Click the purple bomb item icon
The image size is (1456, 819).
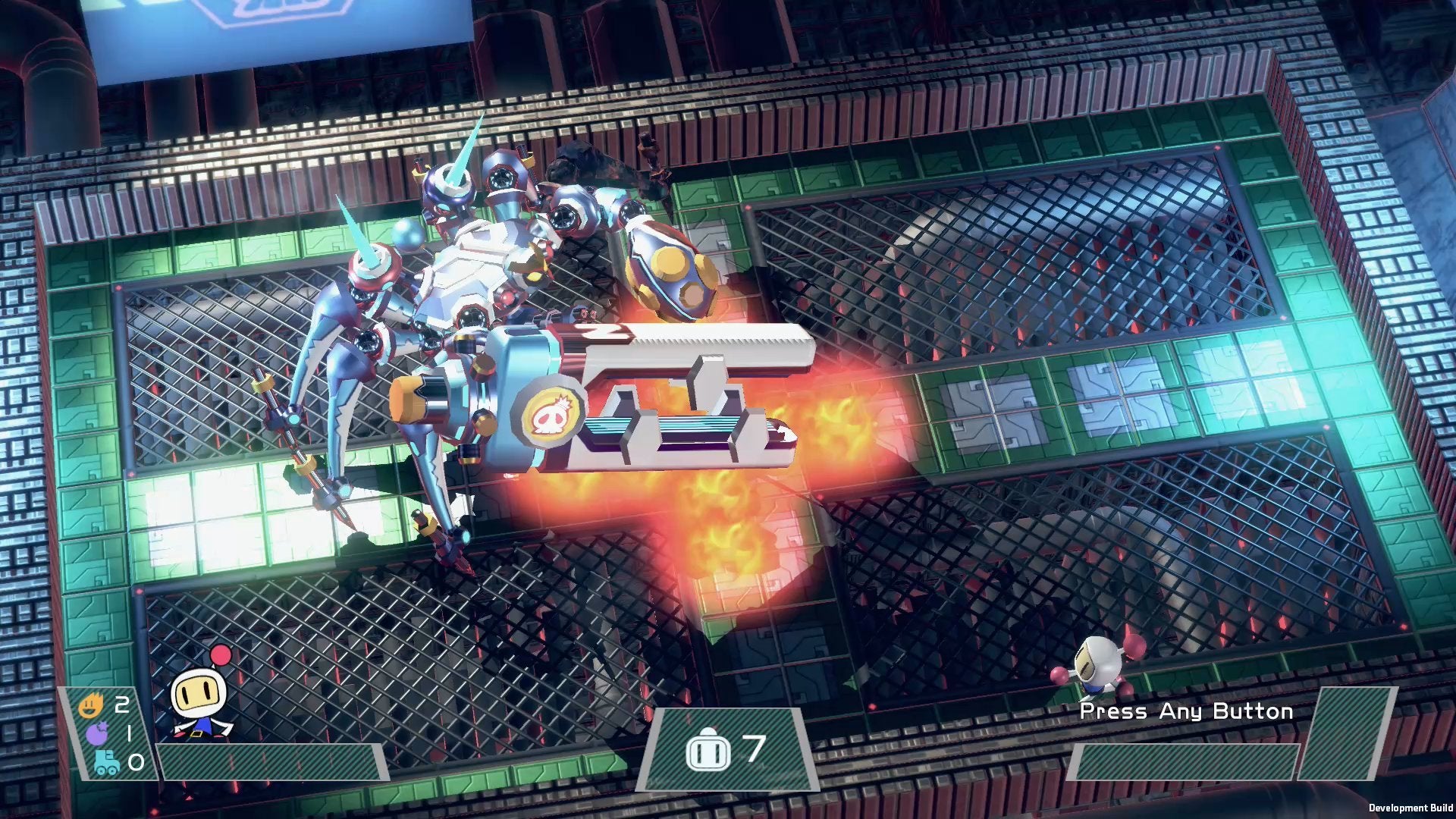96,733
